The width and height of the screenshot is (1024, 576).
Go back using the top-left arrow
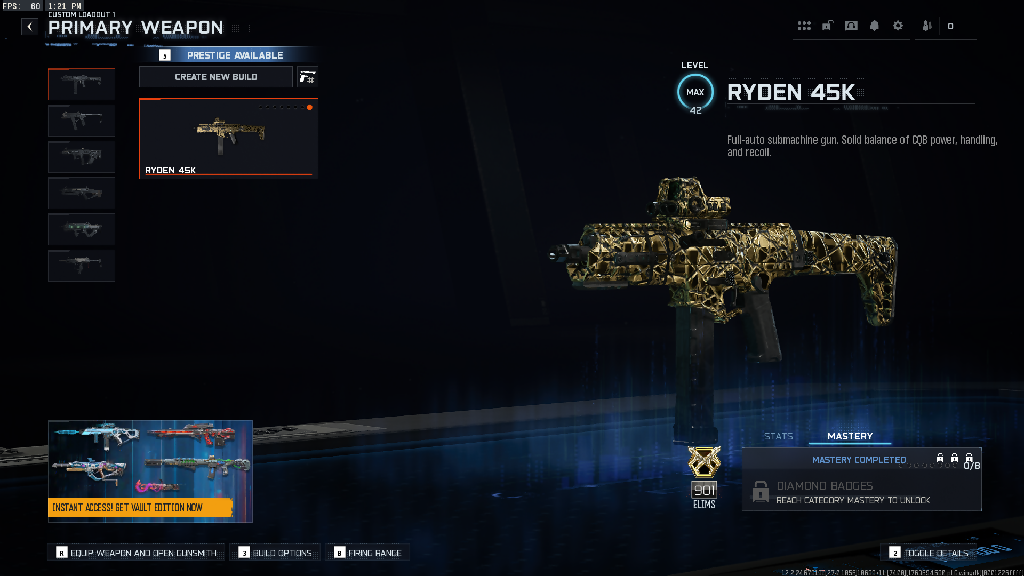(29, 27)
